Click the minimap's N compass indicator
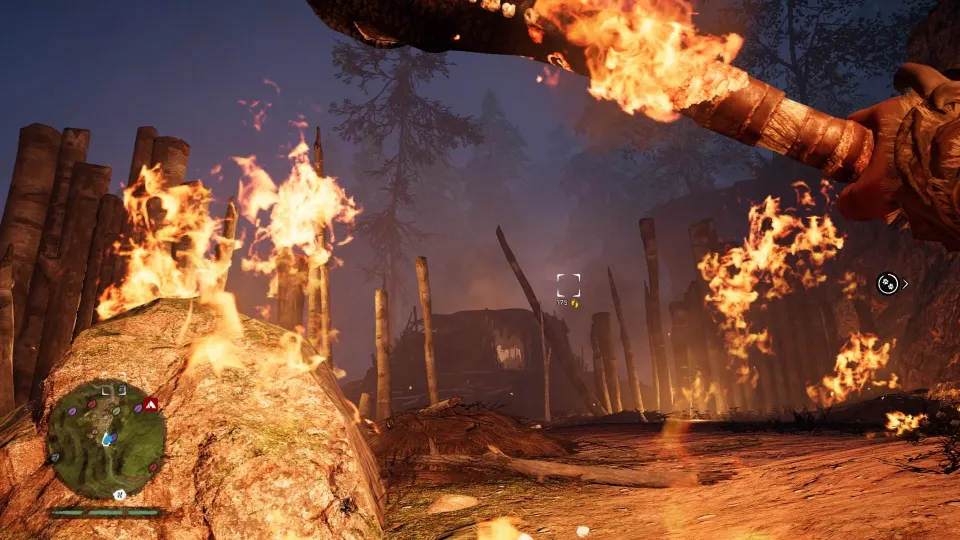The width and height of the screenshot is (960, 540). 119,494
